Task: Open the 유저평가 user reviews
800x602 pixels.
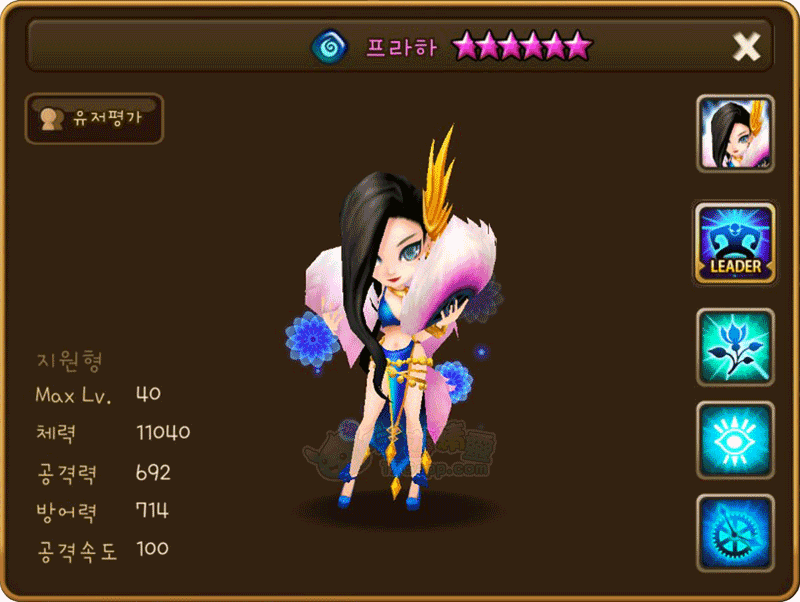Action: pyautogui.click(x=94, y=118)
